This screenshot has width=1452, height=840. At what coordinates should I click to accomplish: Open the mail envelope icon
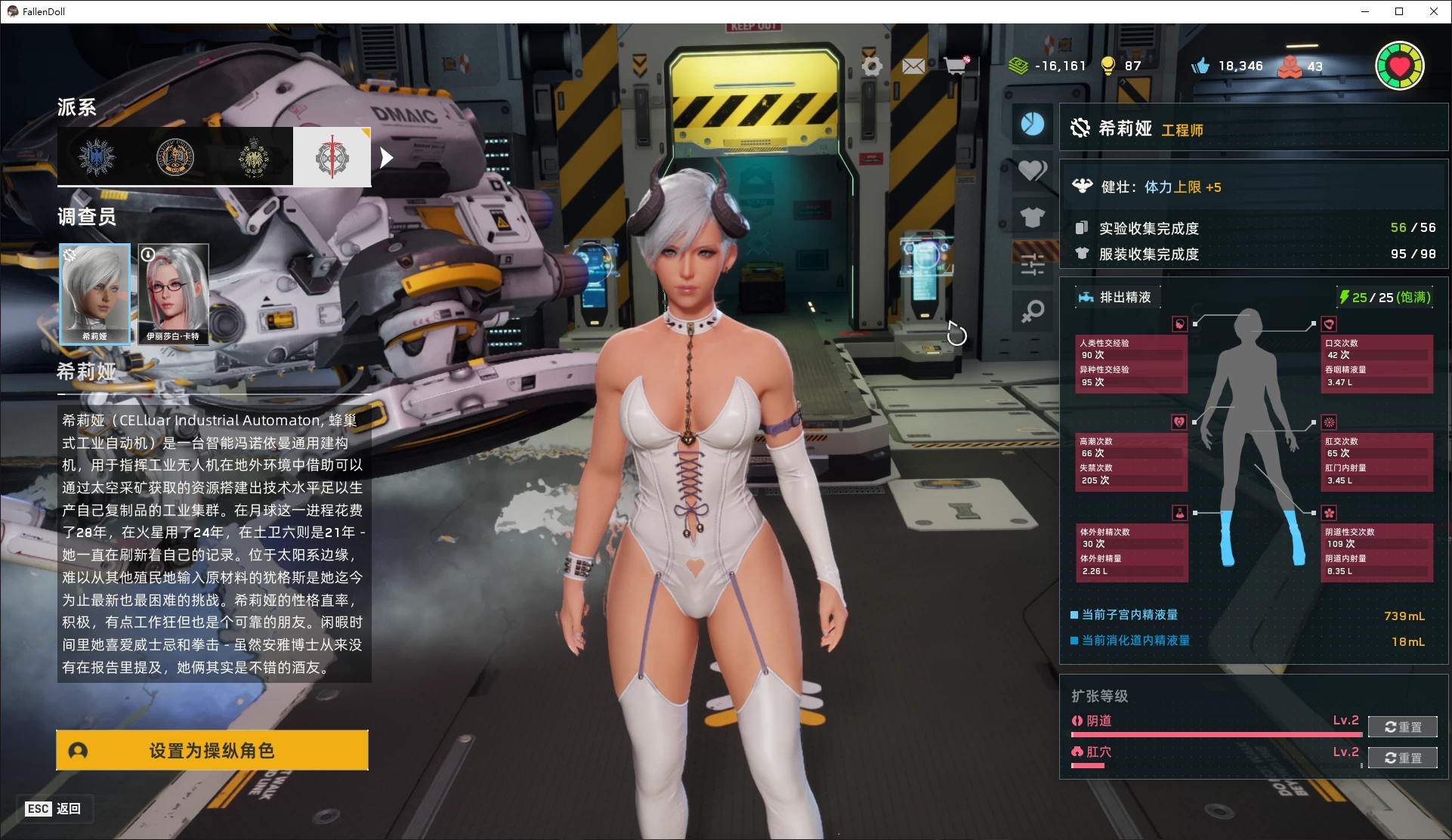pos(913,66)
